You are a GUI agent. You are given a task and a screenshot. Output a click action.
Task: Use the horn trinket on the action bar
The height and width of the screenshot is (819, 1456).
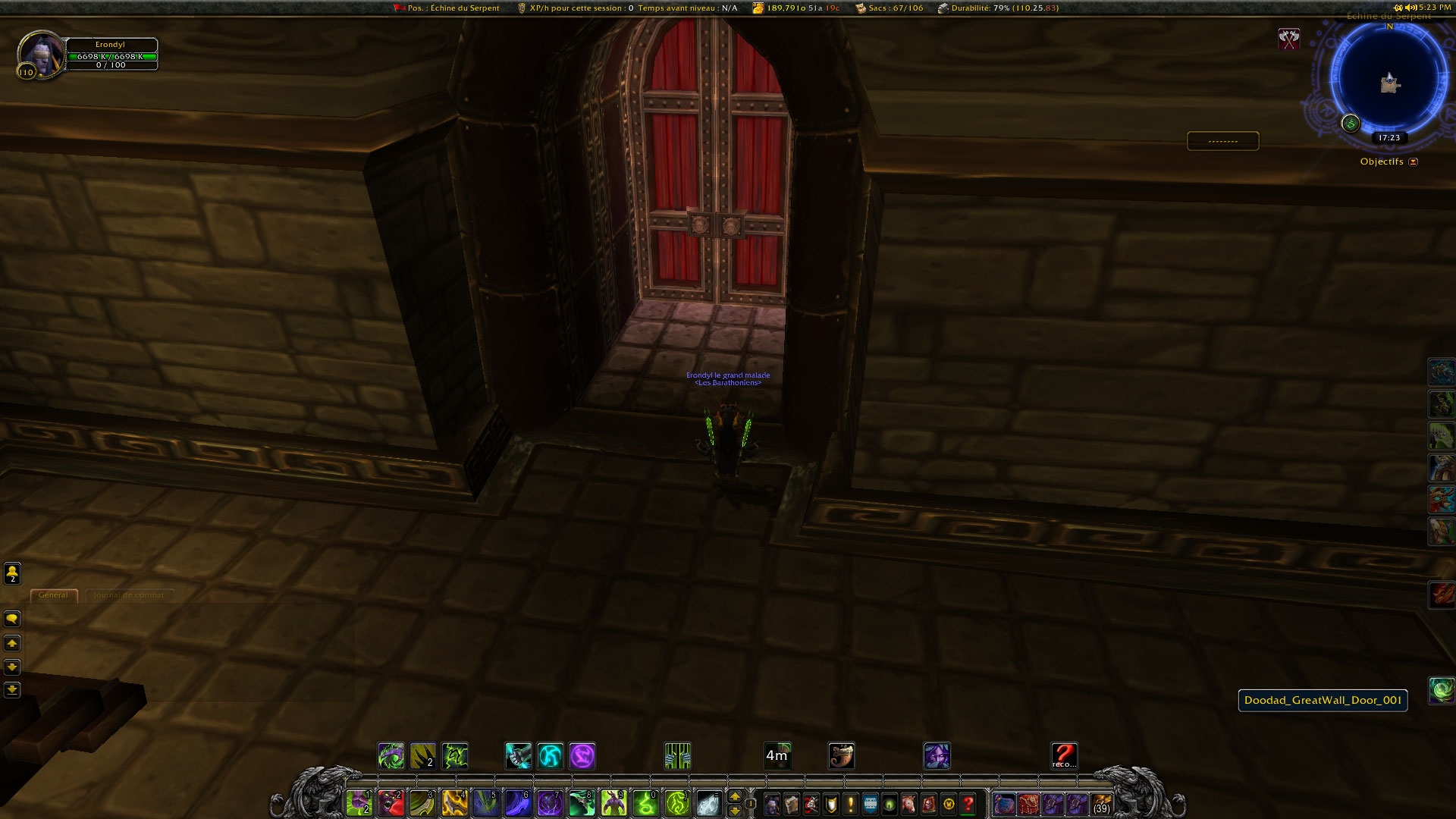click(x=842, y=755)
